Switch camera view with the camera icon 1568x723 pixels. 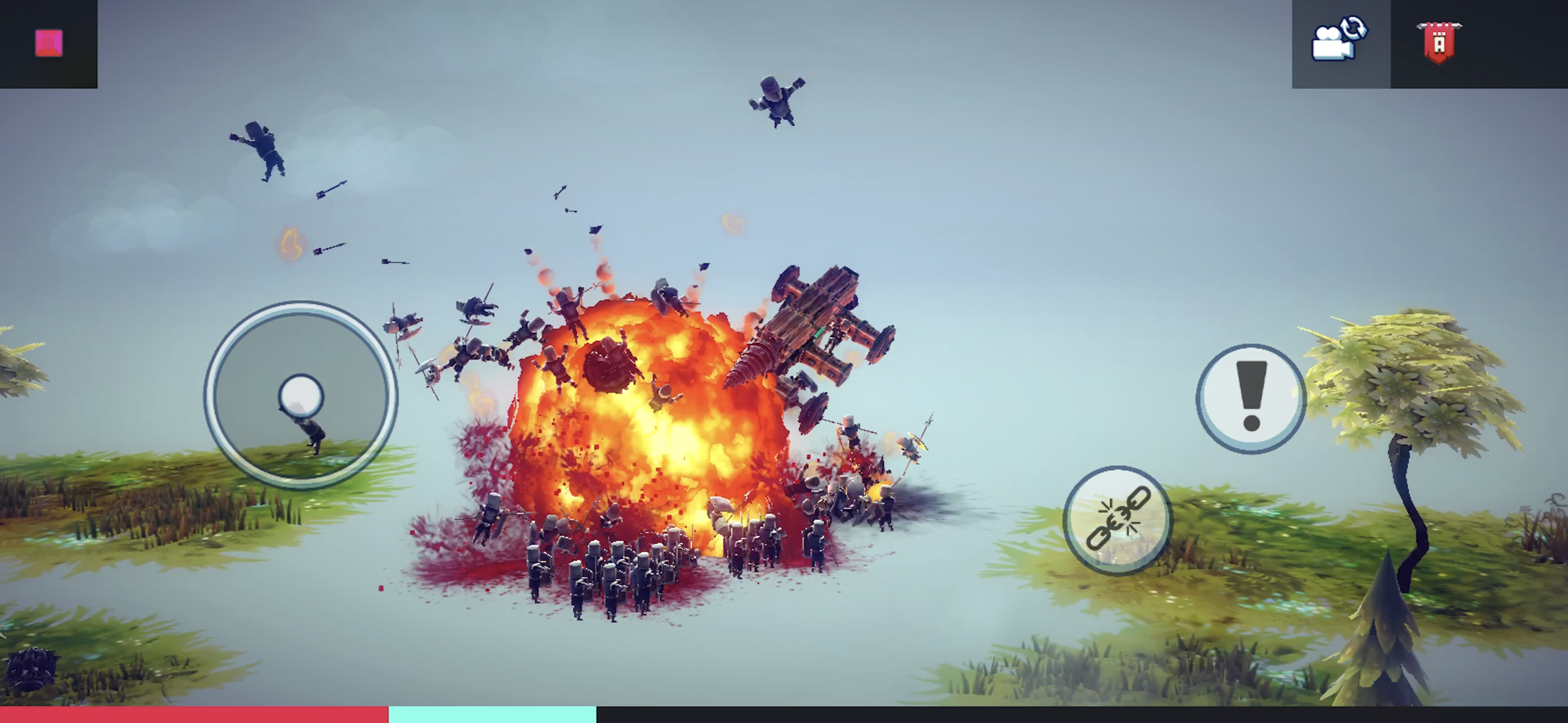[1339, 40]
